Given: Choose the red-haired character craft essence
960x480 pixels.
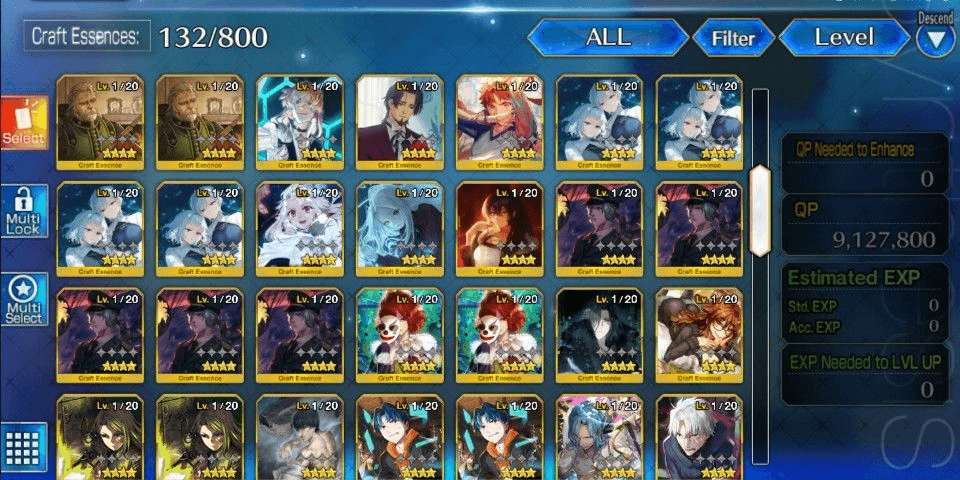Looking at the screenshot, I should pyautogui.click(x=500, y=120).
